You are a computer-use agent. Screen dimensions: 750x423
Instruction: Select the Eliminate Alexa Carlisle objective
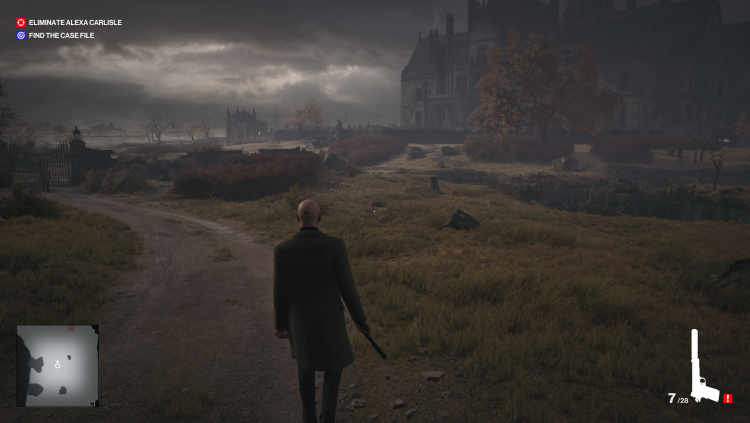click(x=68, y=22)
